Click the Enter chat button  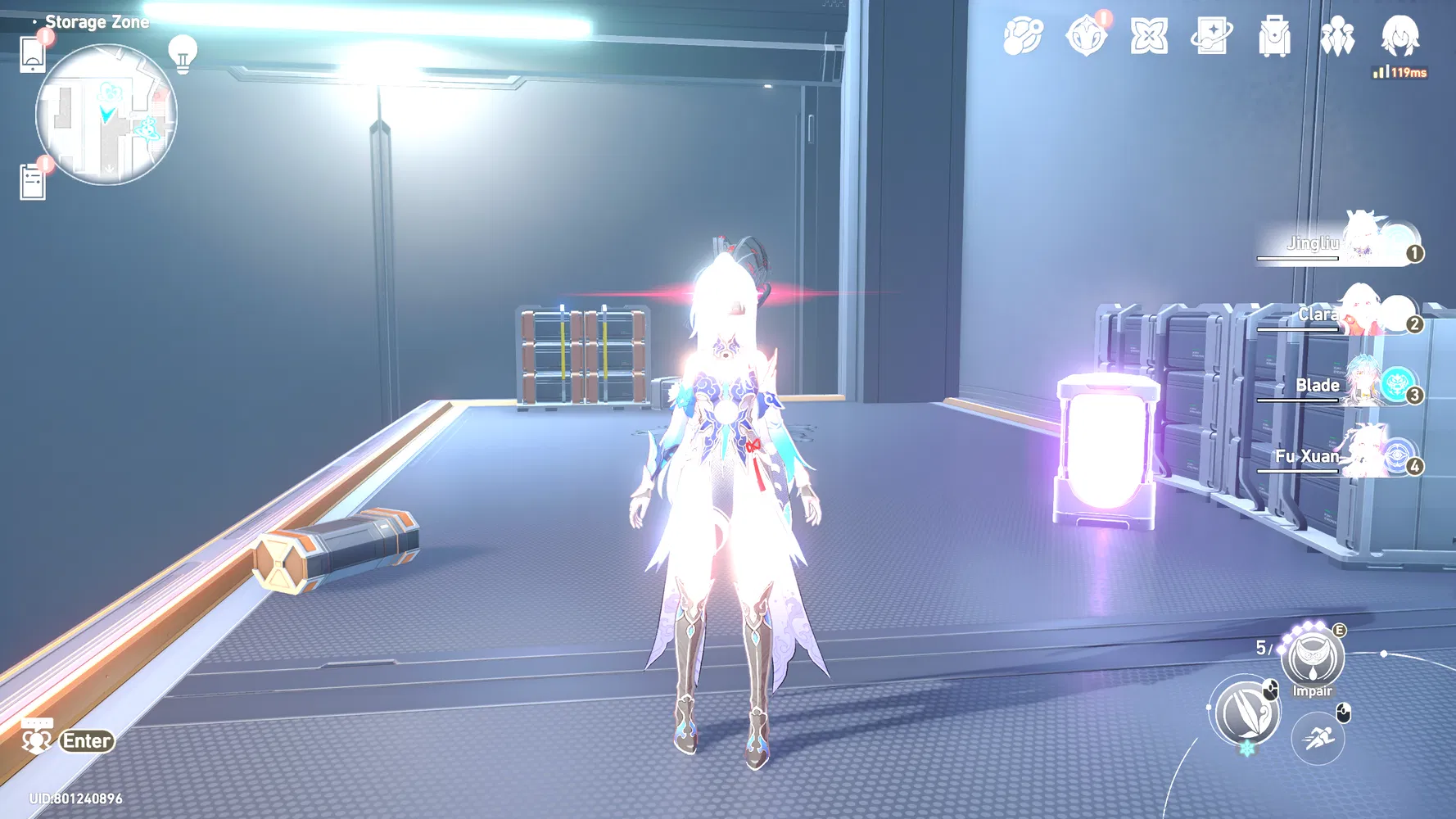click(x=85, y=741)
